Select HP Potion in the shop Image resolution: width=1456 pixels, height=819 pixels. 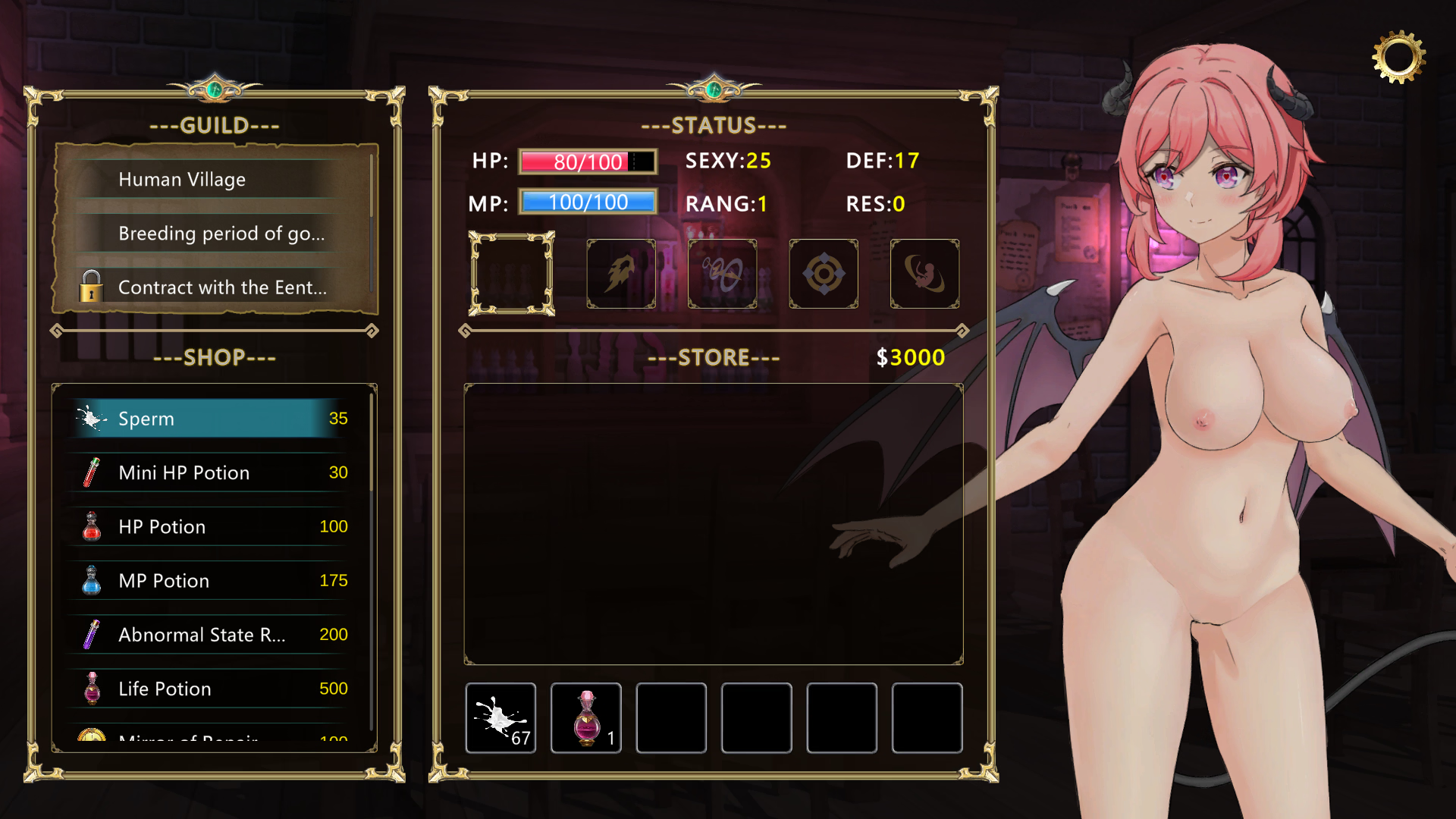coord(212,526)
